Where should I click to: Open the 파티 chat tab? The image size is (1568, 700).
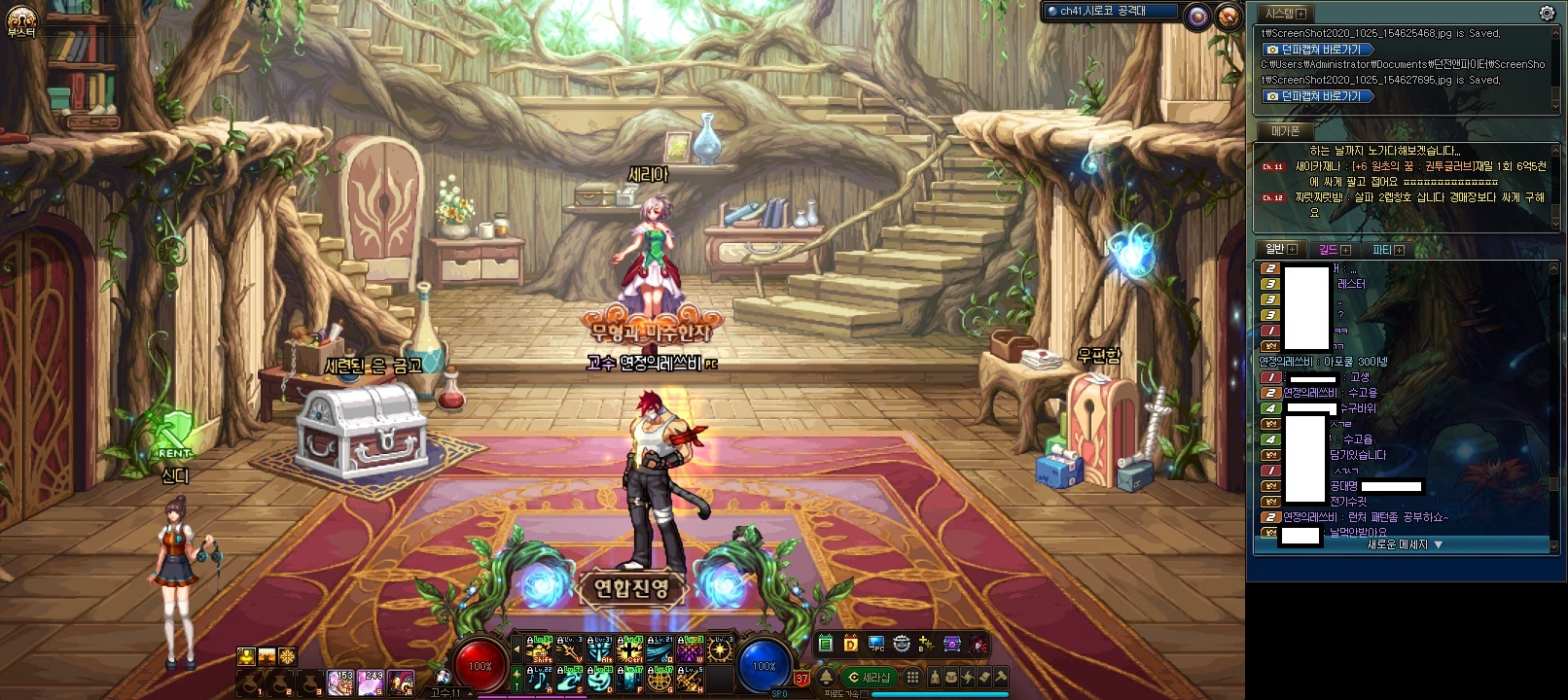click(1387, 250)
